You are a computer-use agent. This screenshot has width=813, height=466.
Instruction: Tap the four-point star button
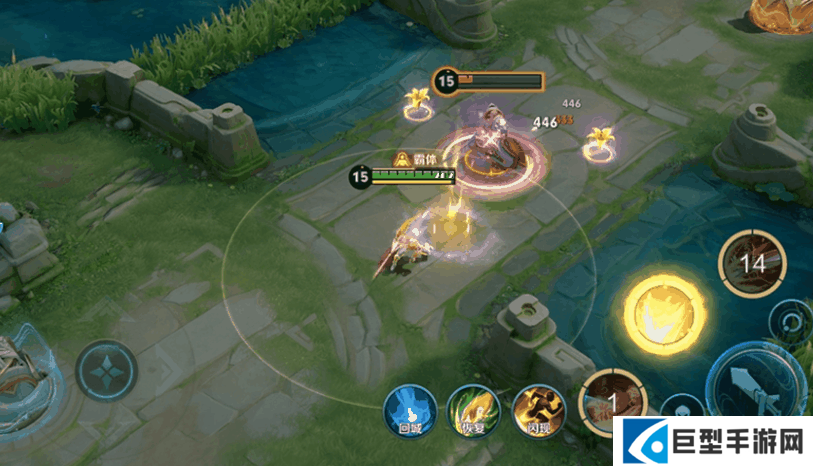coord(106,371)
